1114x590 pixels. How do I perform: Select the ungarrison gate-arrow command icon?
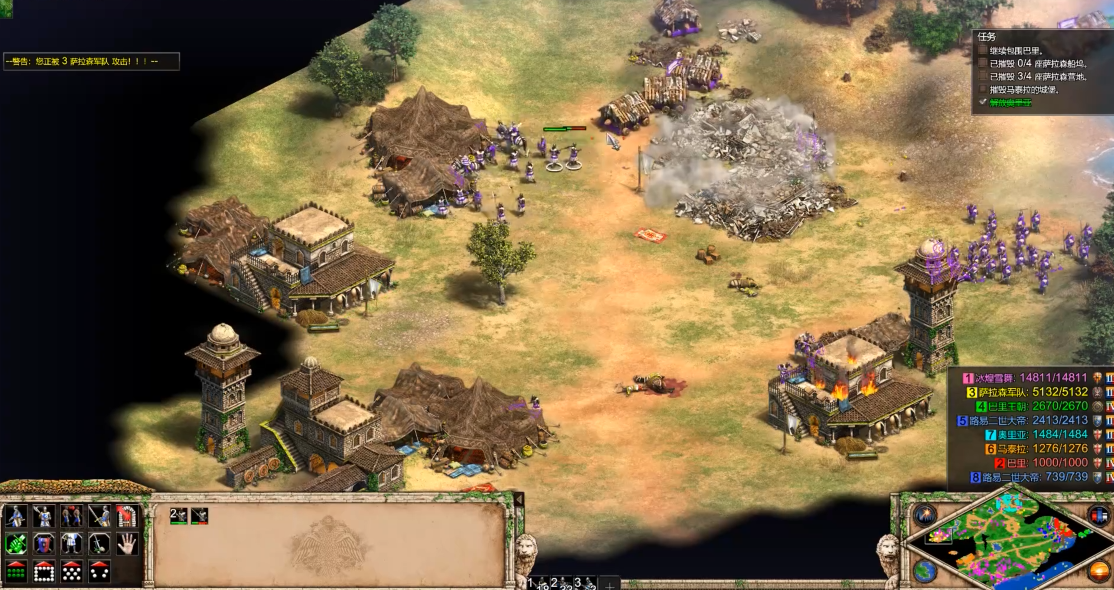click(126, 517)
